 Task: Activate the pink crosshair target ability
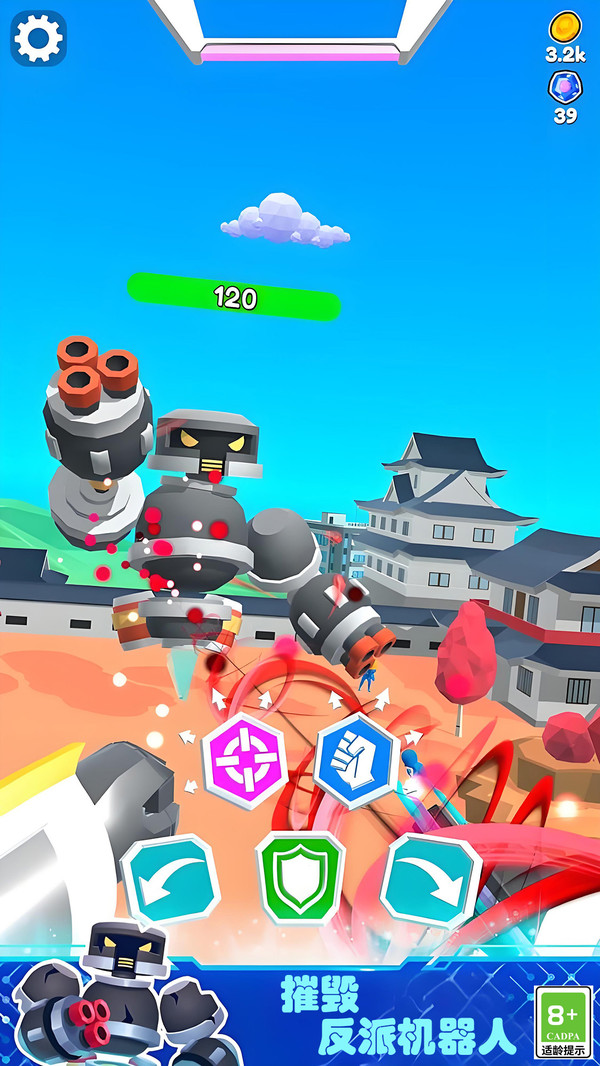click(x=245, y=759)
